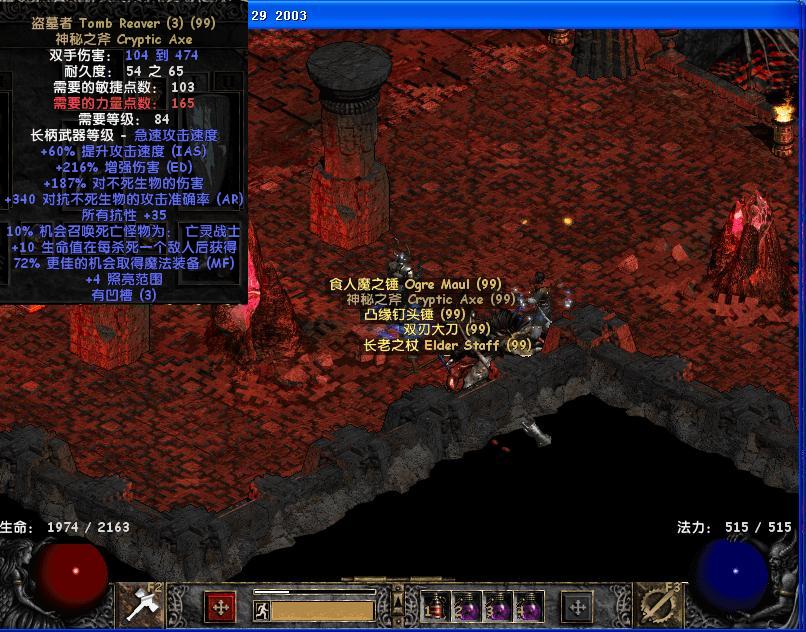Pick up the Elder Staff item label
The image size is (806, 632).
tap(447, 345)
